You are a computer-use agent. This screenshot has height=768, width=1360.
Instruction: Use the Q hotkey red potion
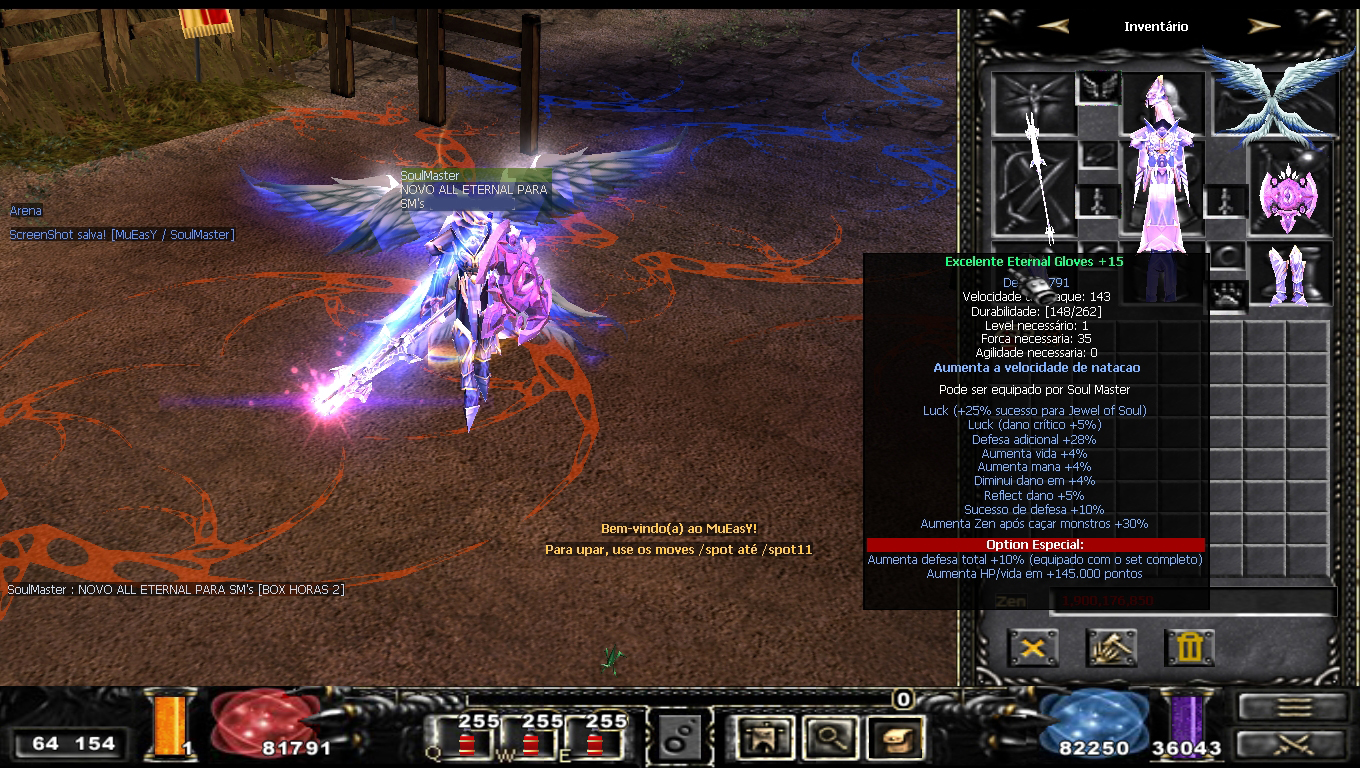[465, 745]
